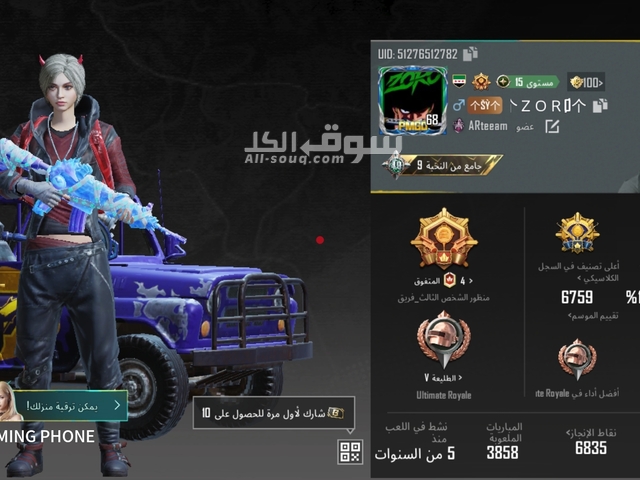This screenshot has width=640, height=480.
Task: Open the elite collector level 9 banner
Action: tap(444, 165)
